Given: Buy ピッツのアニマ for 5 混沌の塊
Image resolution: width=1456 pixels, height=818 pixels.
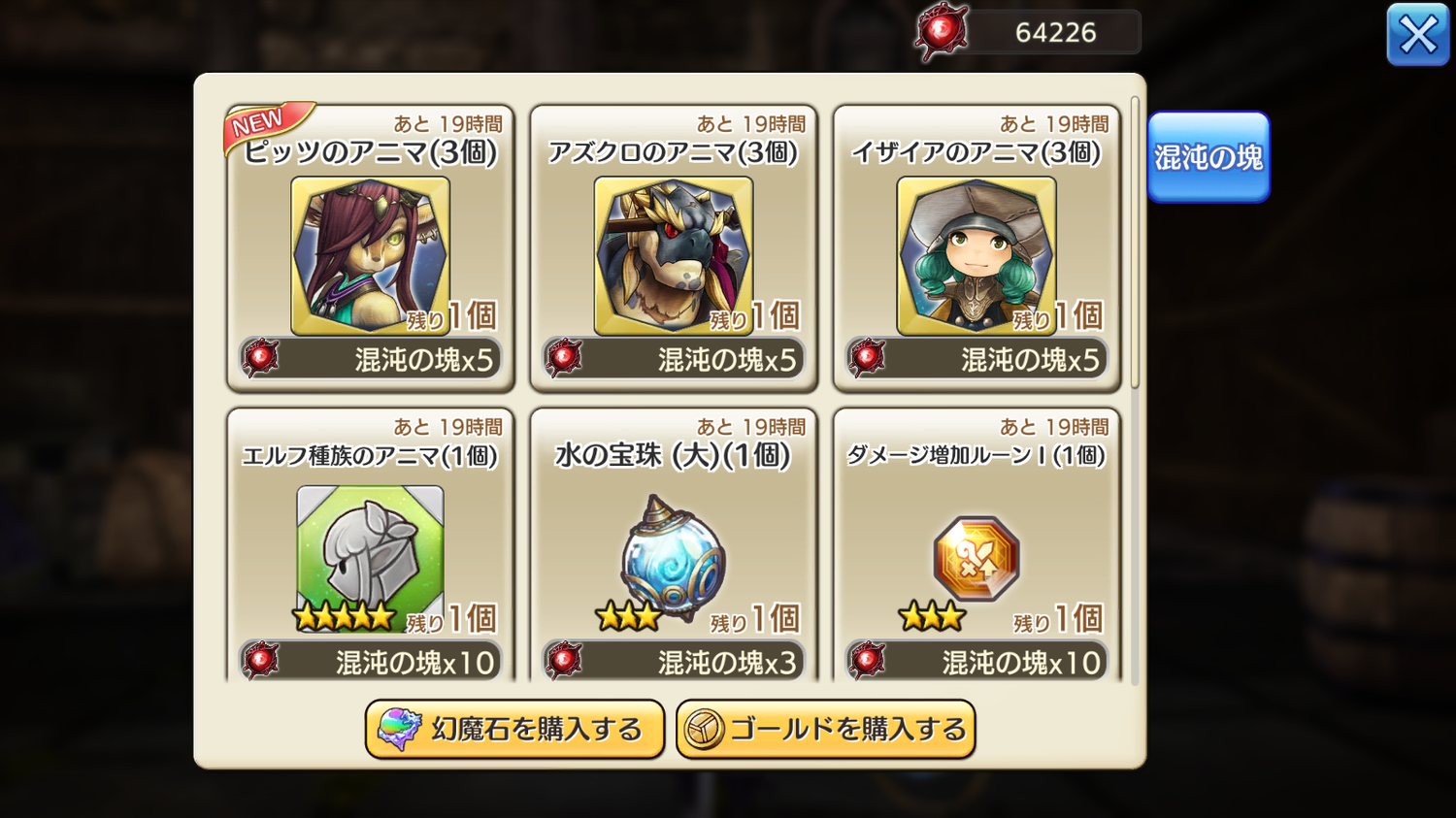Looking at the screenshot, I should click(x=371, y=359).
